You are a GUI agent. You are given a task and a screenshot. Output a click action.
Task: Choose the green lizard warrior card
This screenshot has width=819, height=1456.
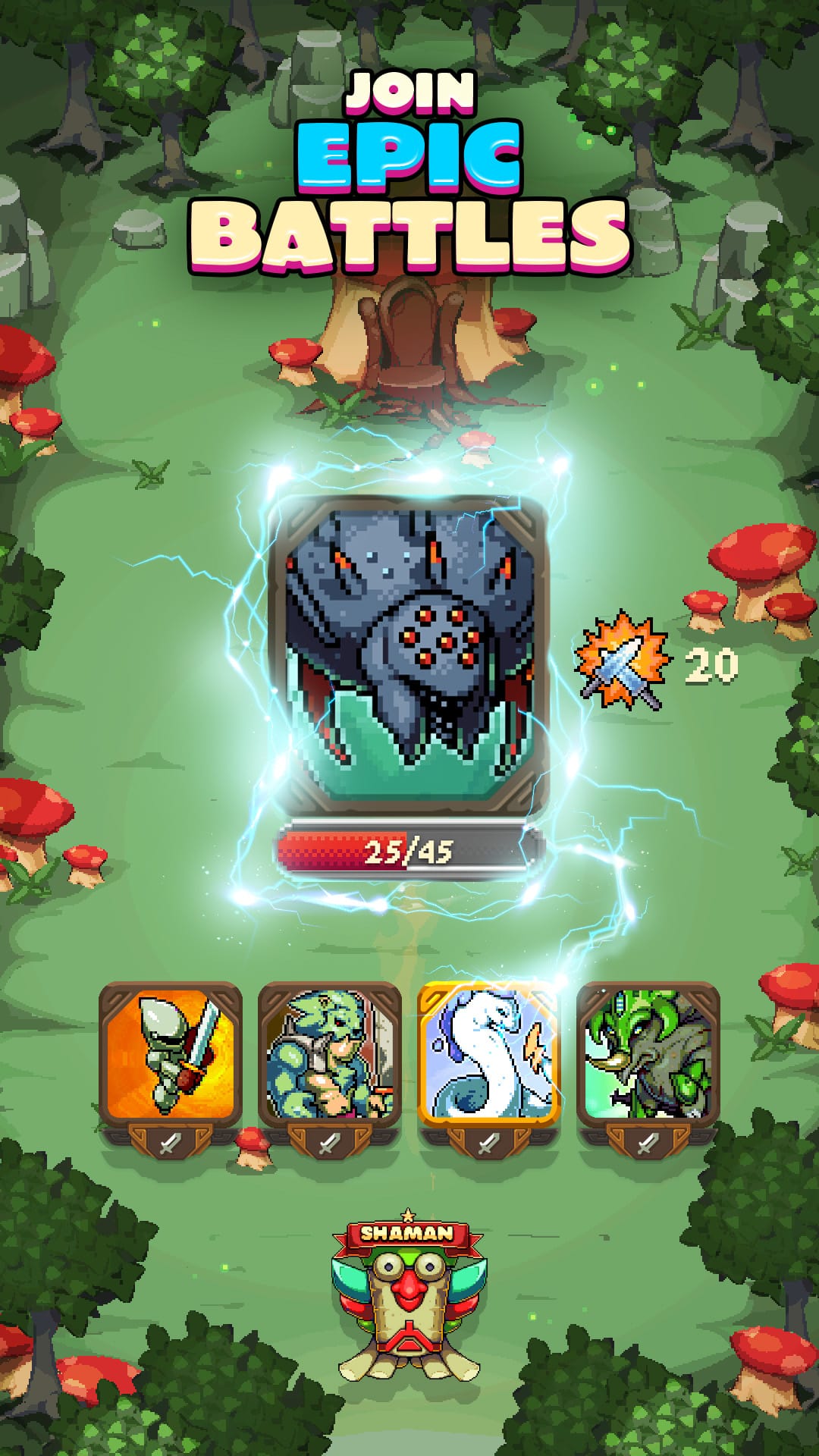[330, 1054]
